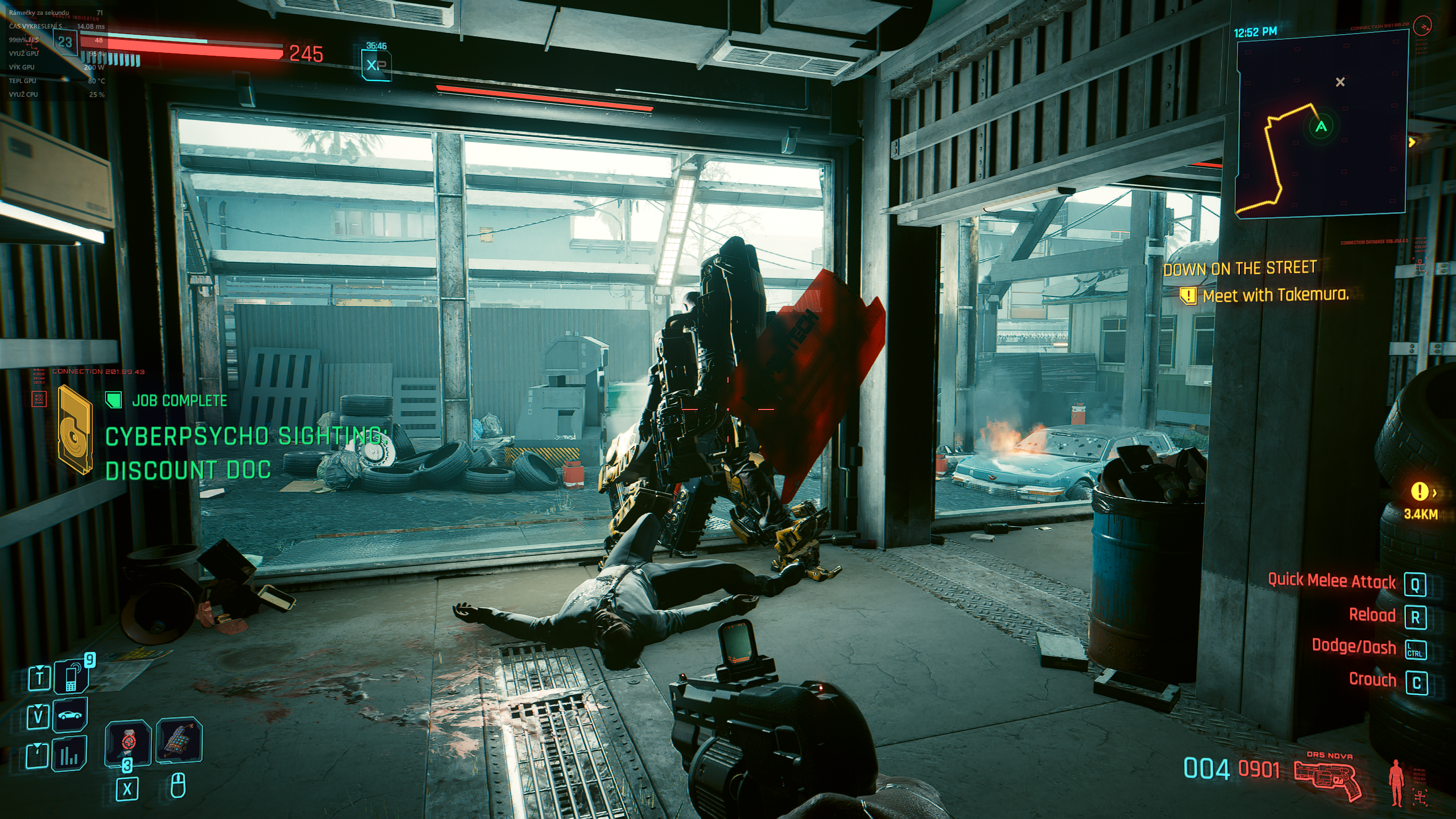Select the green objective marker on minimap

click(x=1321, y=126)
